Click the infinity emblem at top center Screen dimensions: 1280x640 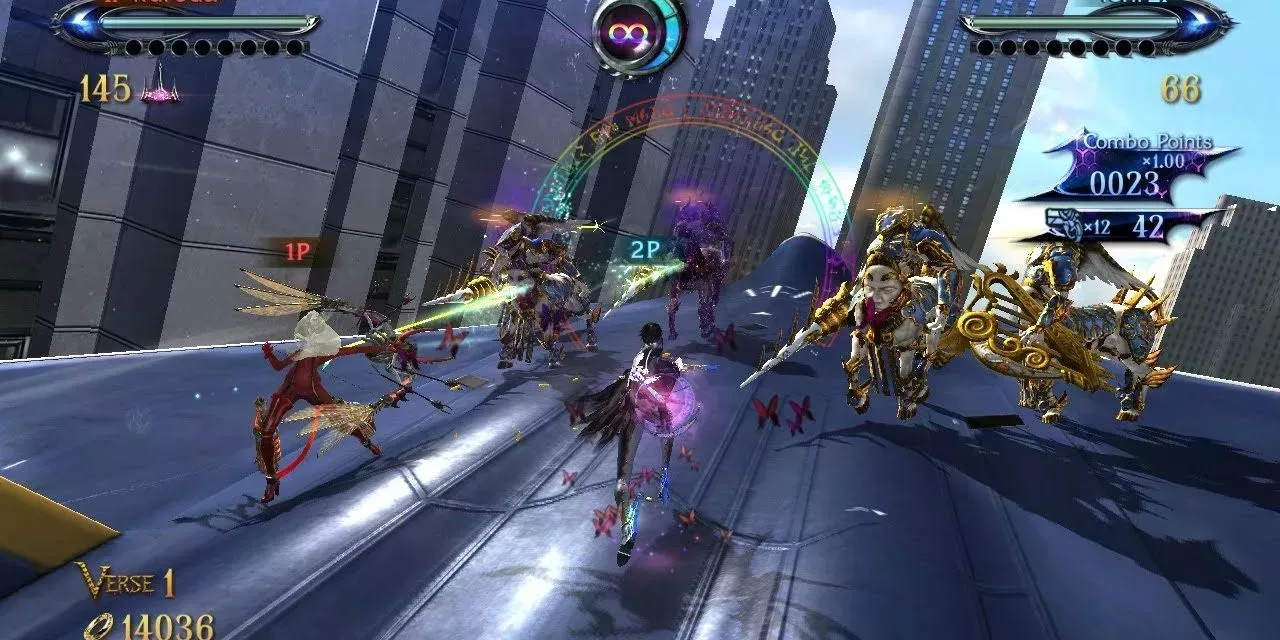click(x=638, y=34)
